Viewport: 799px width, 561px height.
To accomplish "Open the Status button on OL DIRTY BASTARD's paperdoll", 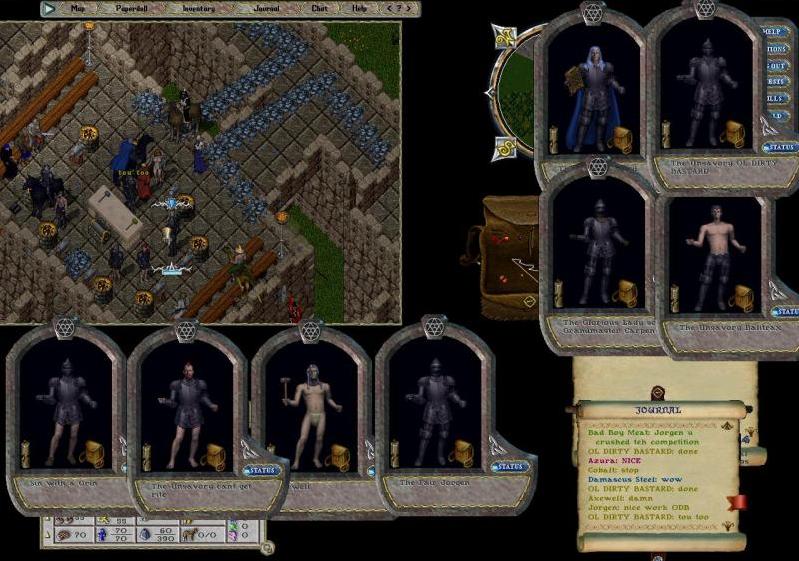I will (x=780, y=147).
